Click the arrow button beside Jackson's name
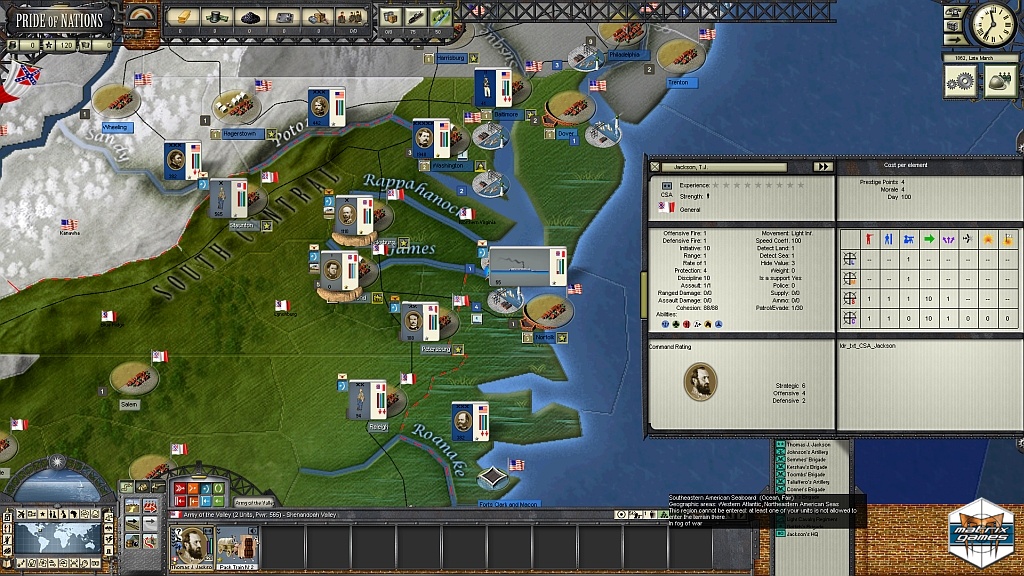 click(822, 167)
